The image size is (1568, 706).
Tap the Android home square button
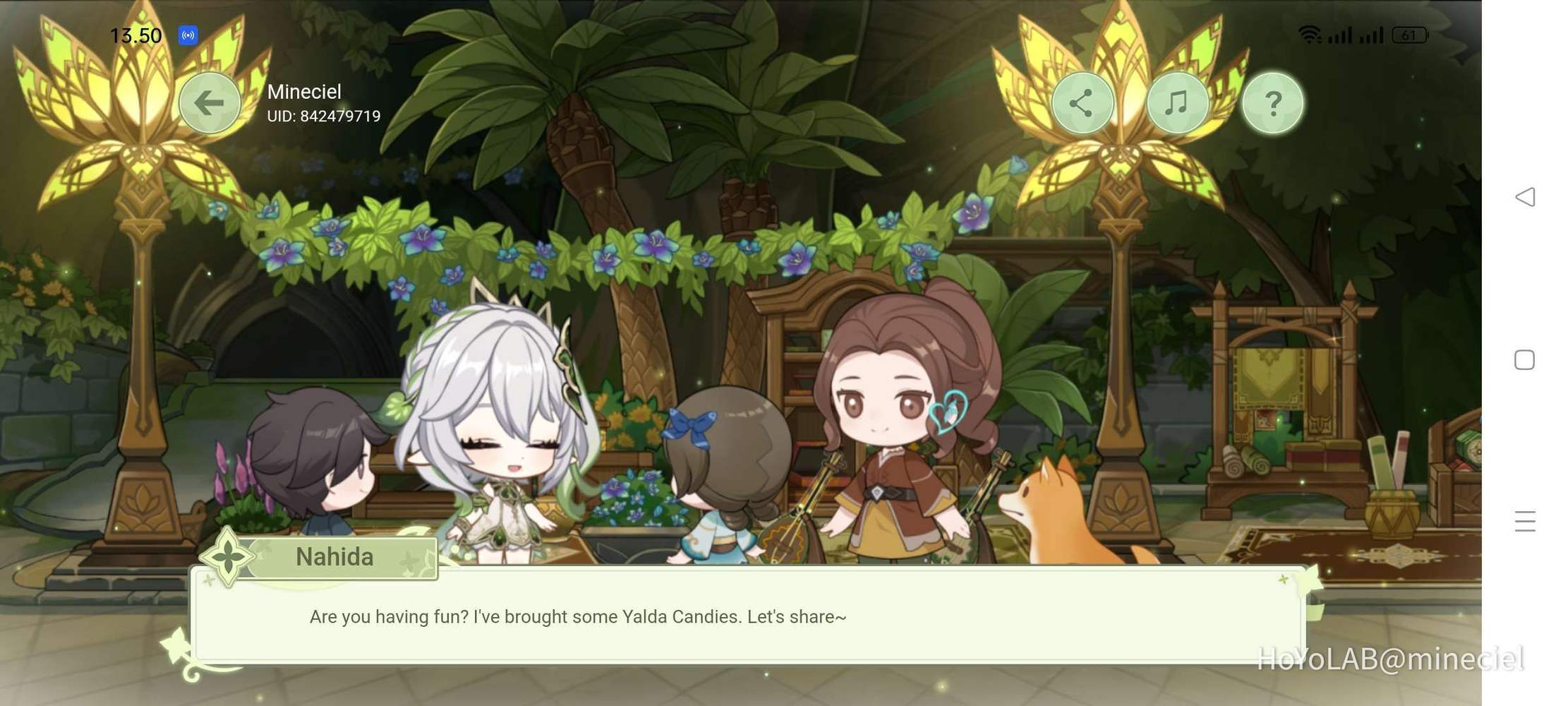coord(1524,359)
